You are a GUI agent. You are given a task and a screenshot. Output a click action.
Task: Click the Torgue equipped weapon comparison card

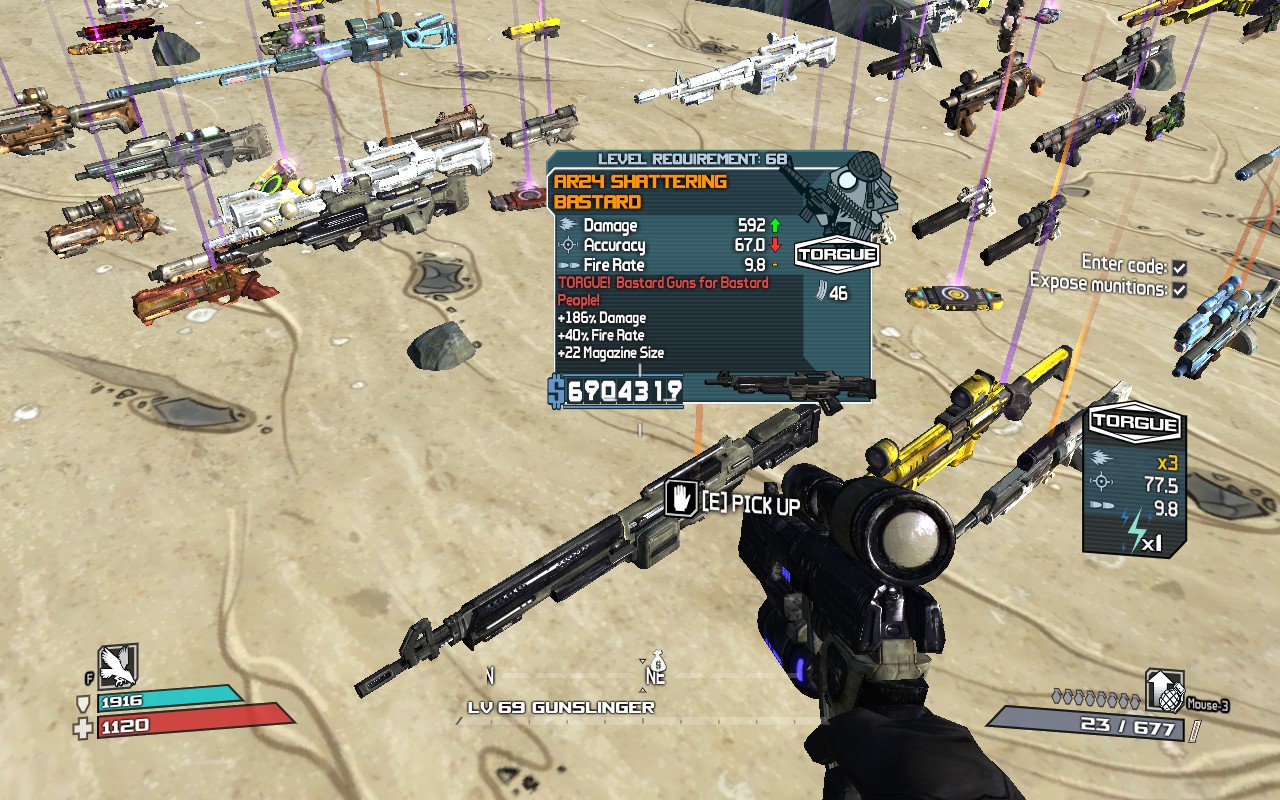tap(1134, 480)
